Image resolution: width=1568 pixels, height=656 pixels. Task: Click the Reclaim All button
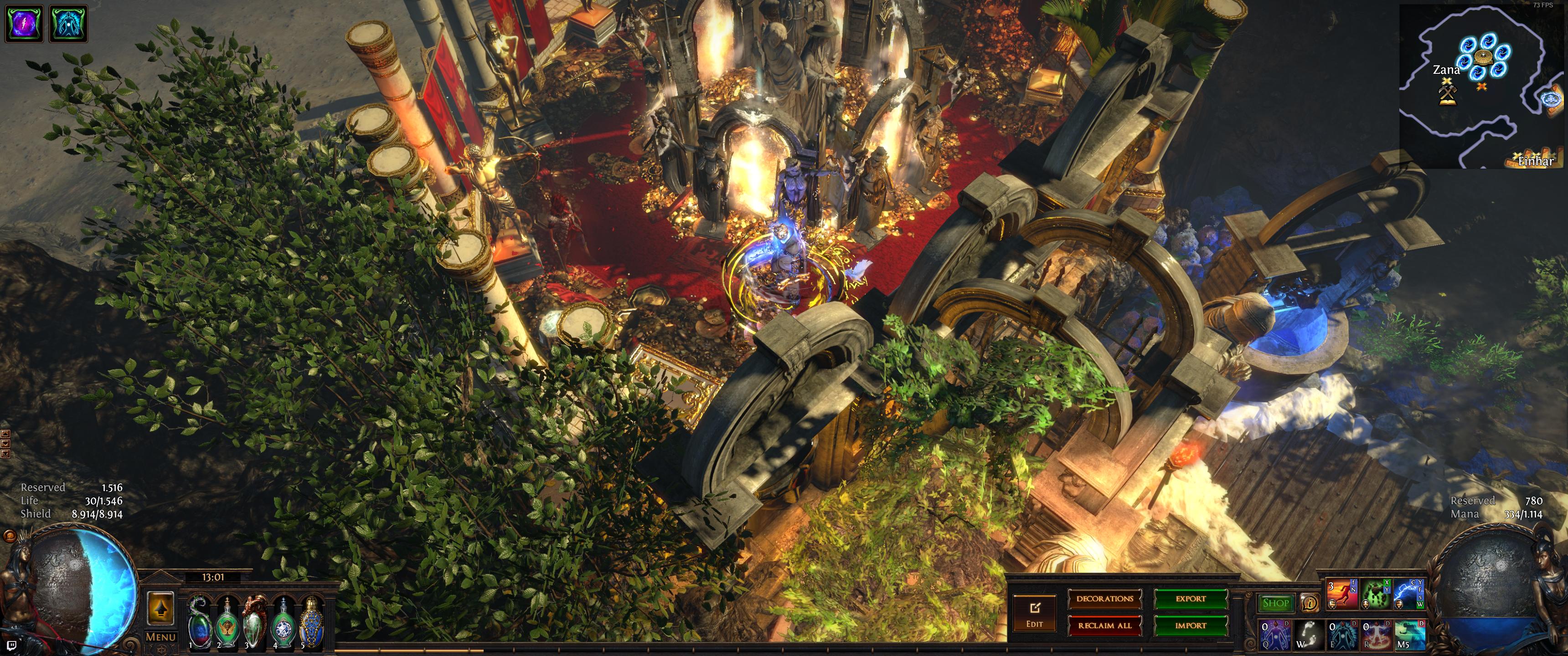[x=1104, y=625]
